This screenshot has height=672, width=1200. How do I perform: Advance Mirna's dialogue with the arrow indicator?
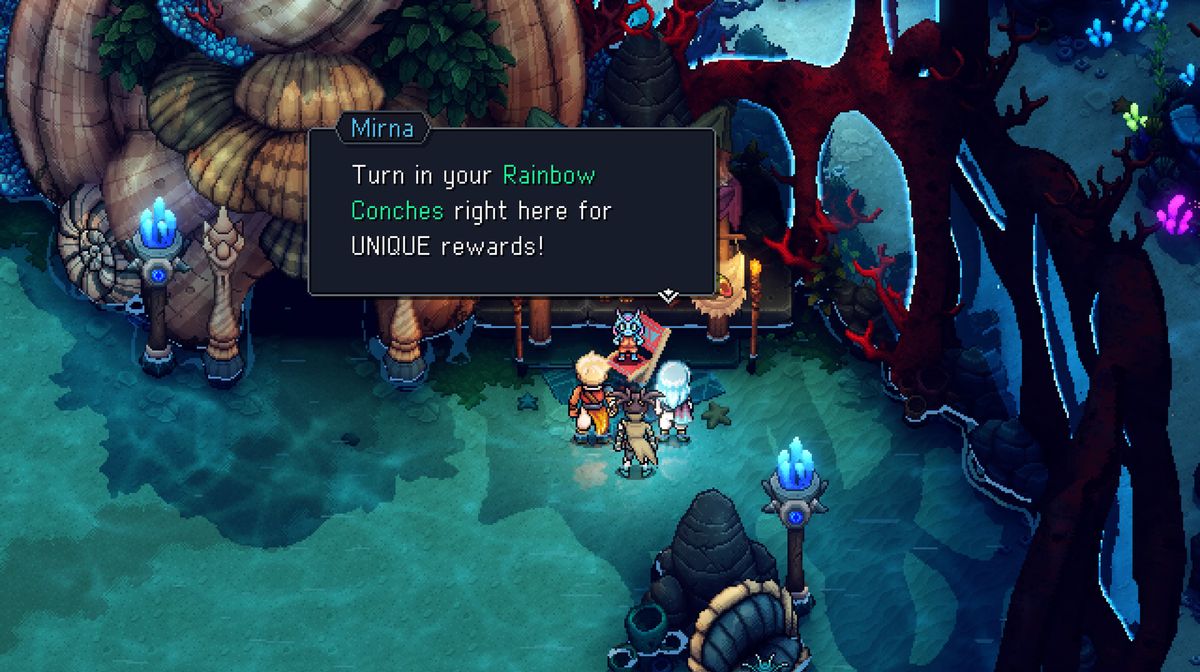(x=669, y=294)
